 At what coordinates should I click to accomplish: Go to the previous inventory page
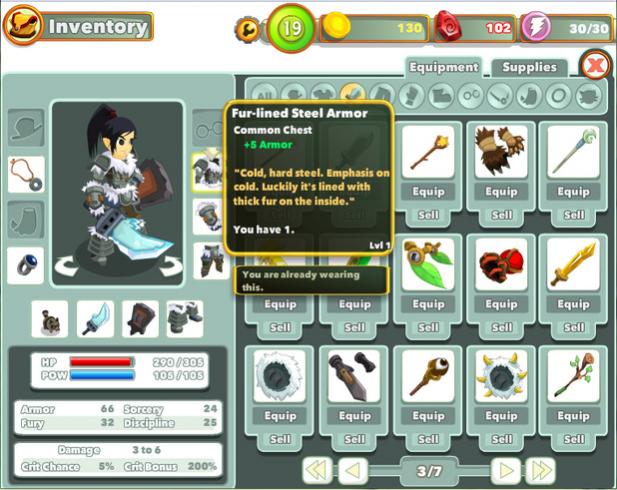[354, 470]
